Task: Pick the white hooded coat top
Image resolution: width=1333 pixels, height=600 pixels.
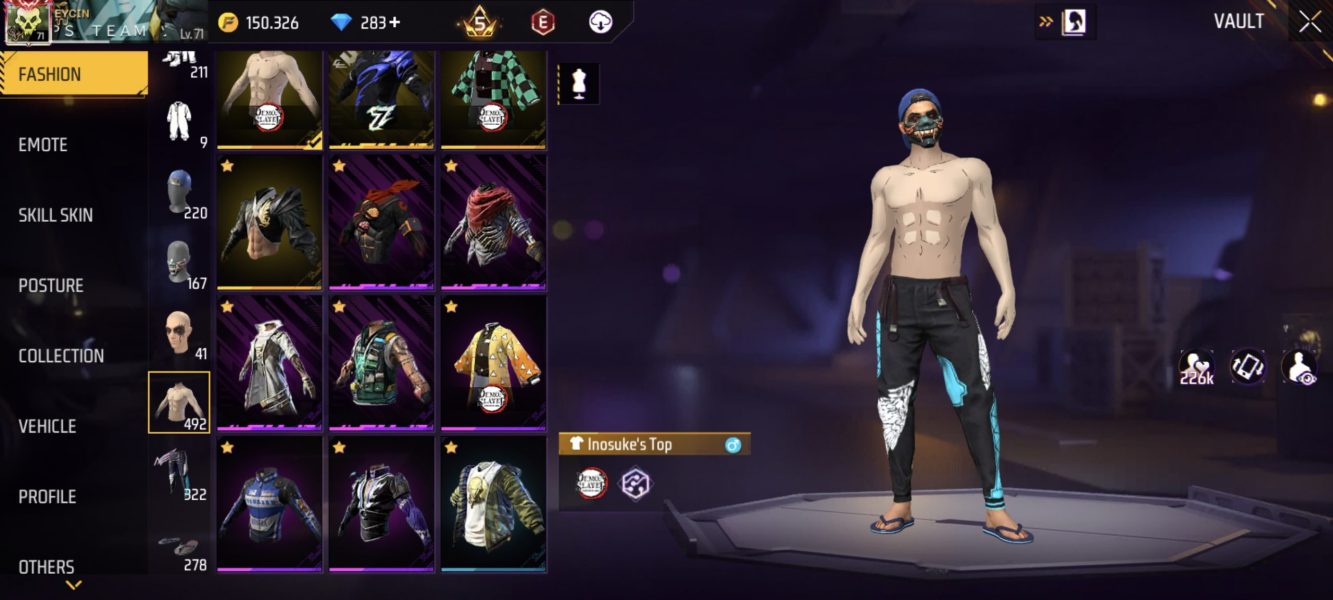Action: (269, 361)
